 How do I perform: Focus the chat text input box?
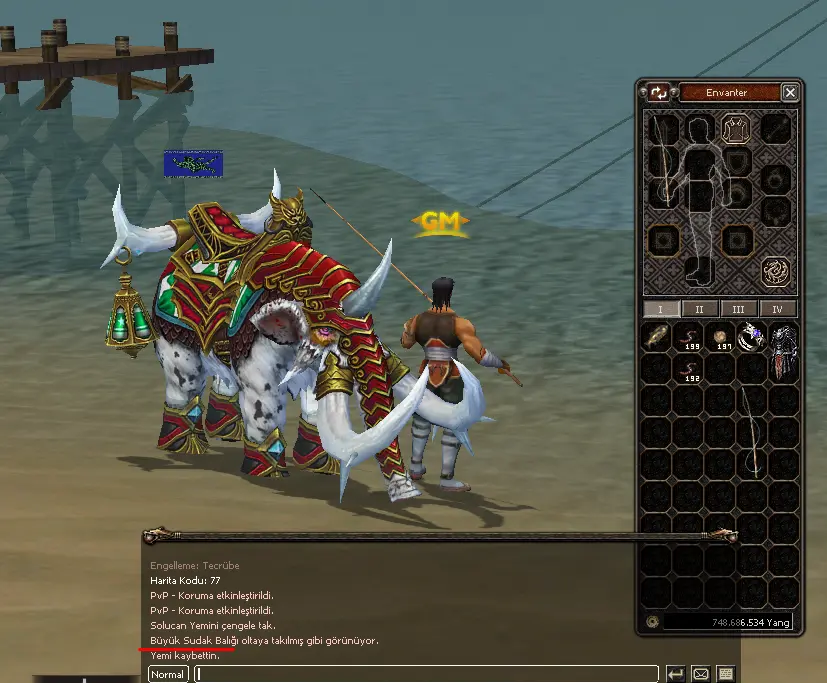pos(425,674)
